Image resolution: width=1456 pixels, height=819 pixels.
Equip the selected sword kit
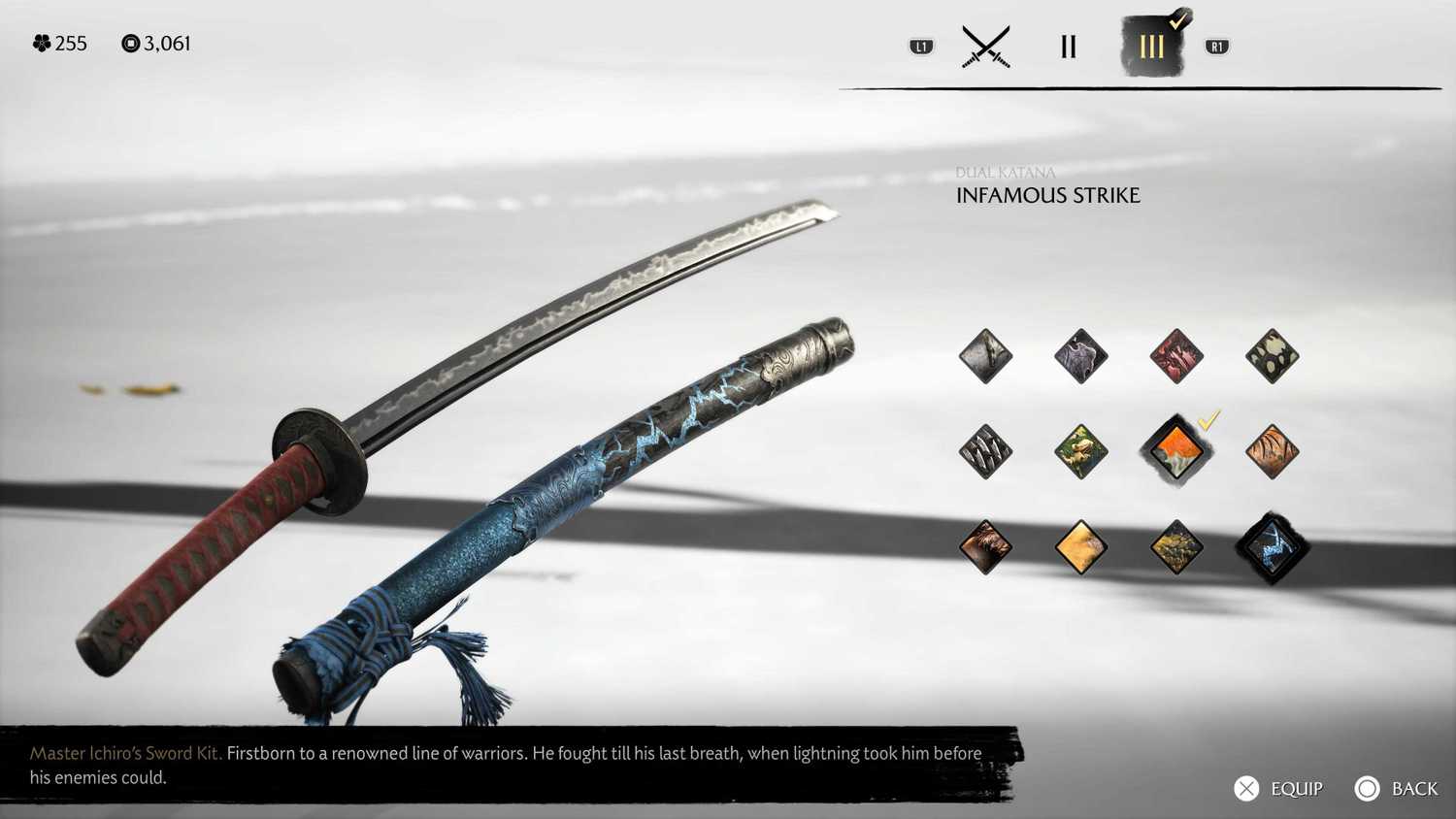(1277, 789)
